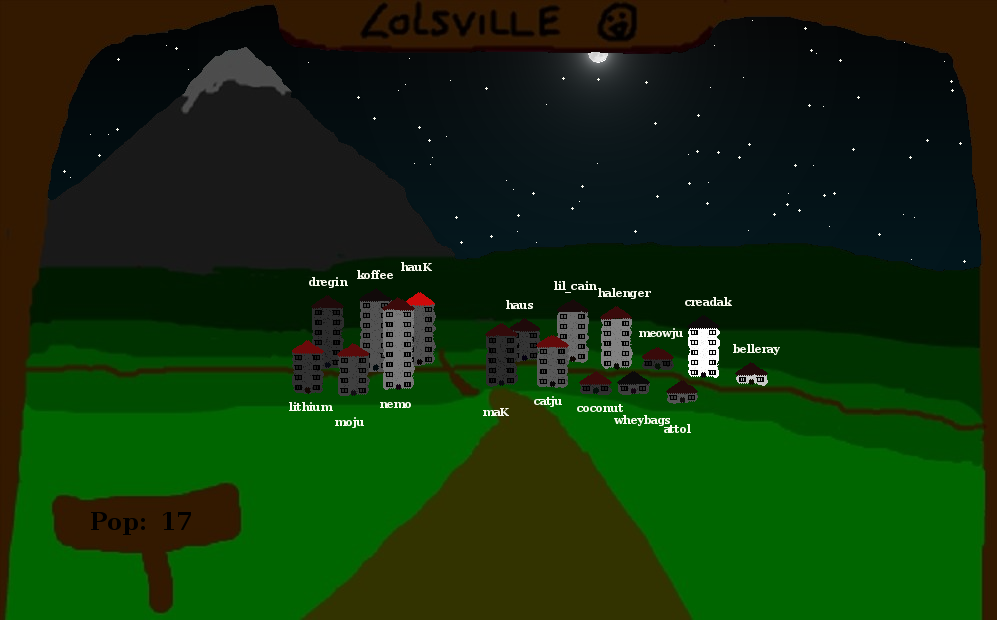997x620 pixels.
Task: Choose the hauK name label
Action: click(x=416, y=267)
